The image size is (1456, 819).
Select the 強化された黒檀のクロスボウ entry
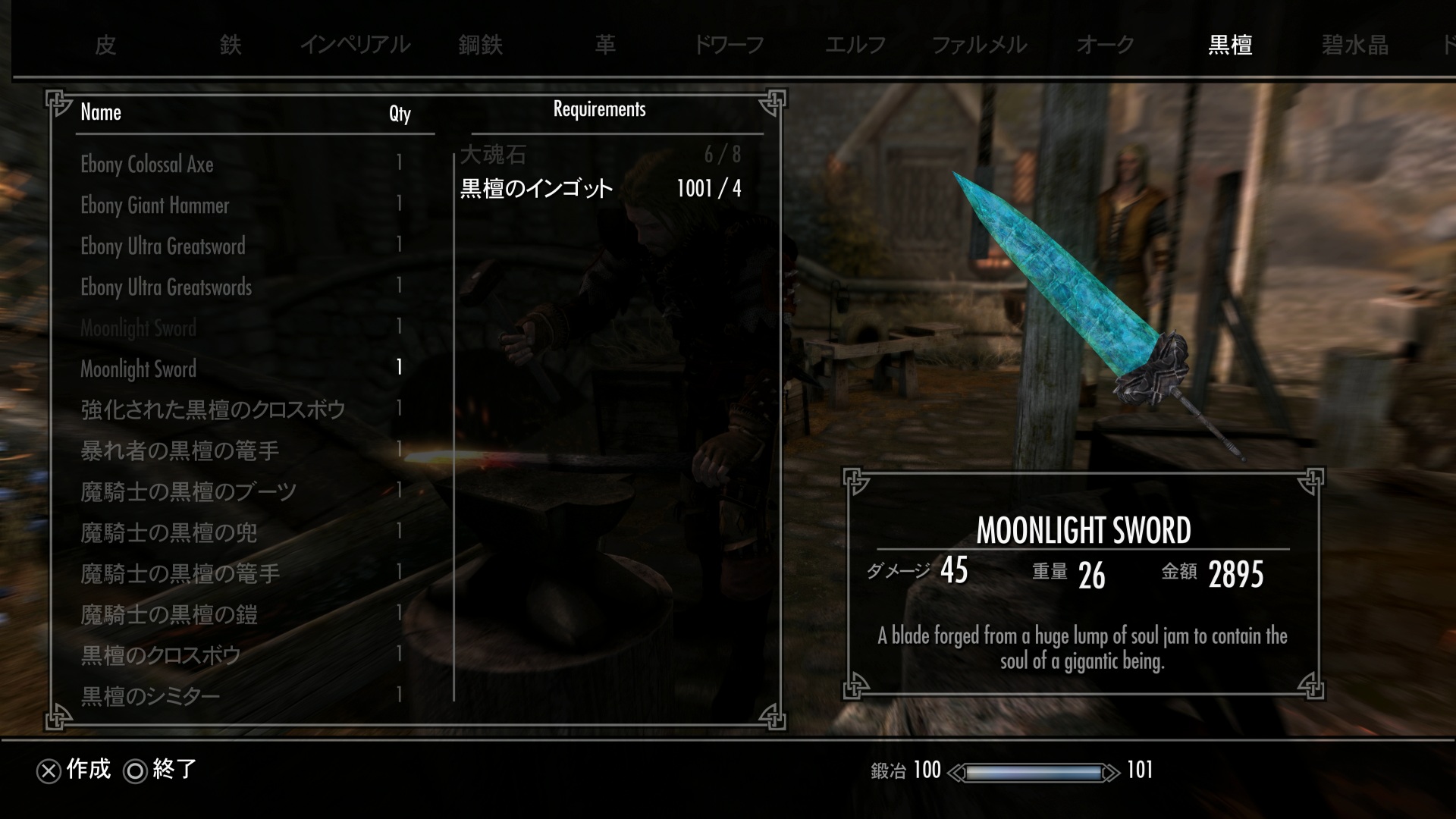[x=213, y=410]
